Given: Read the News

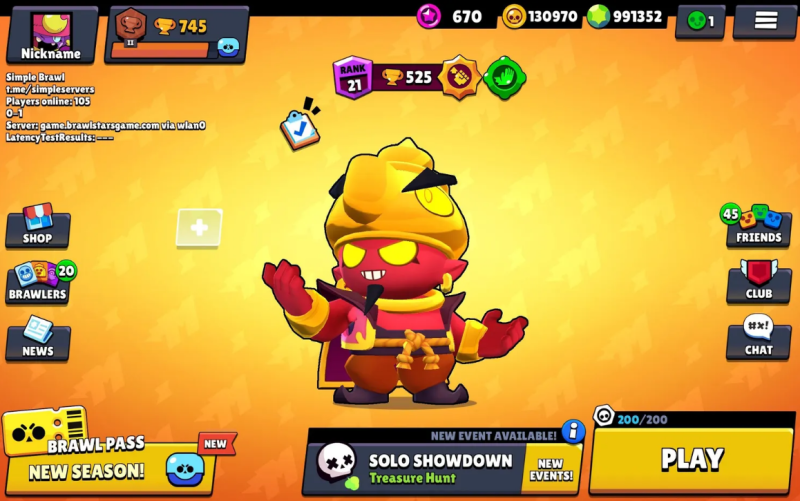Looking at the screenshot, I should pyautogui.click(x=38, y=339).
